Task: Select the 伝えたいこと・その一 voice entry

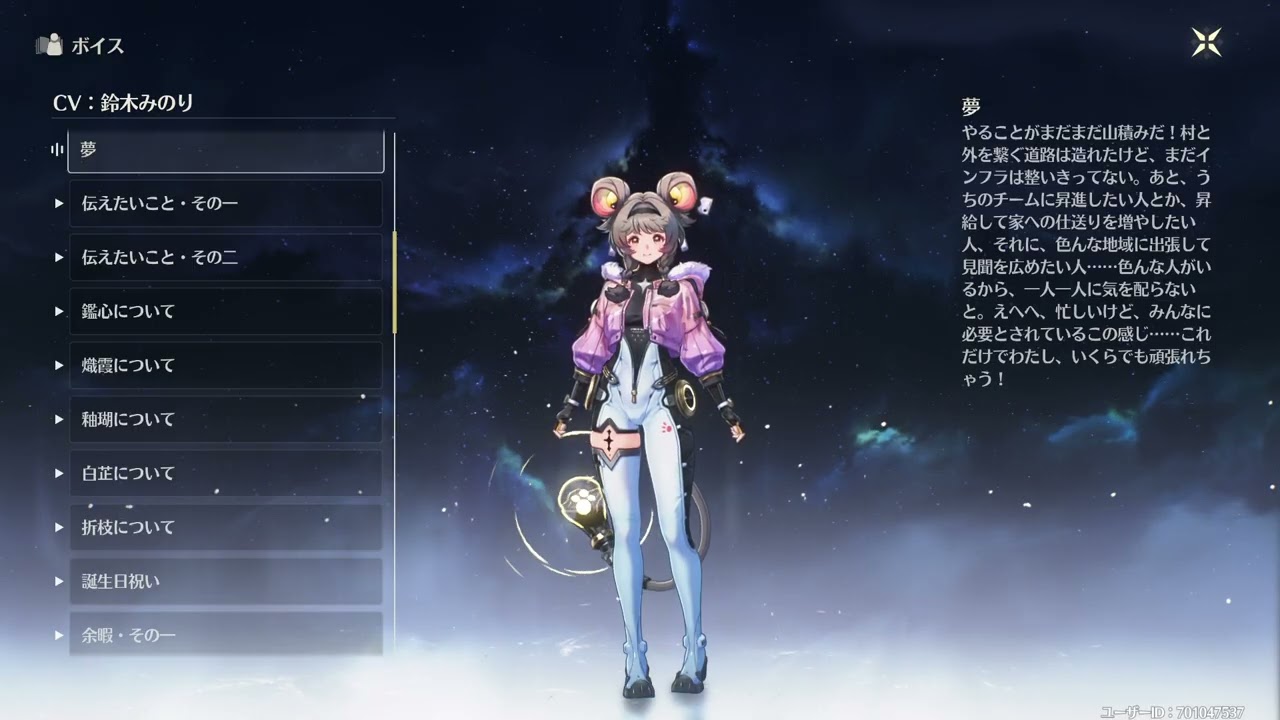Action: (225, 204)
